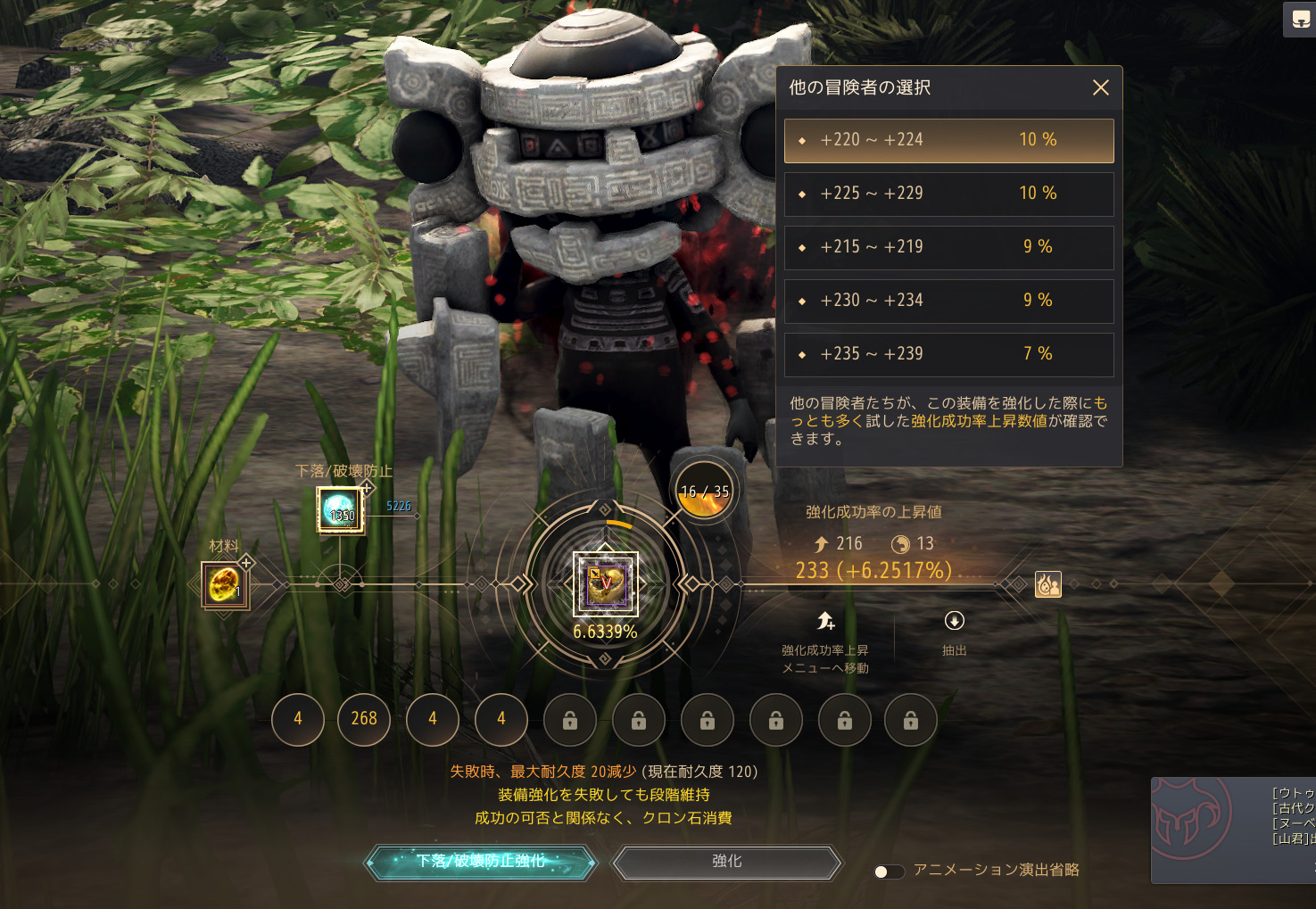
Task: Click the 16 / 35 flame gauge icon
Action: [704, 492]
